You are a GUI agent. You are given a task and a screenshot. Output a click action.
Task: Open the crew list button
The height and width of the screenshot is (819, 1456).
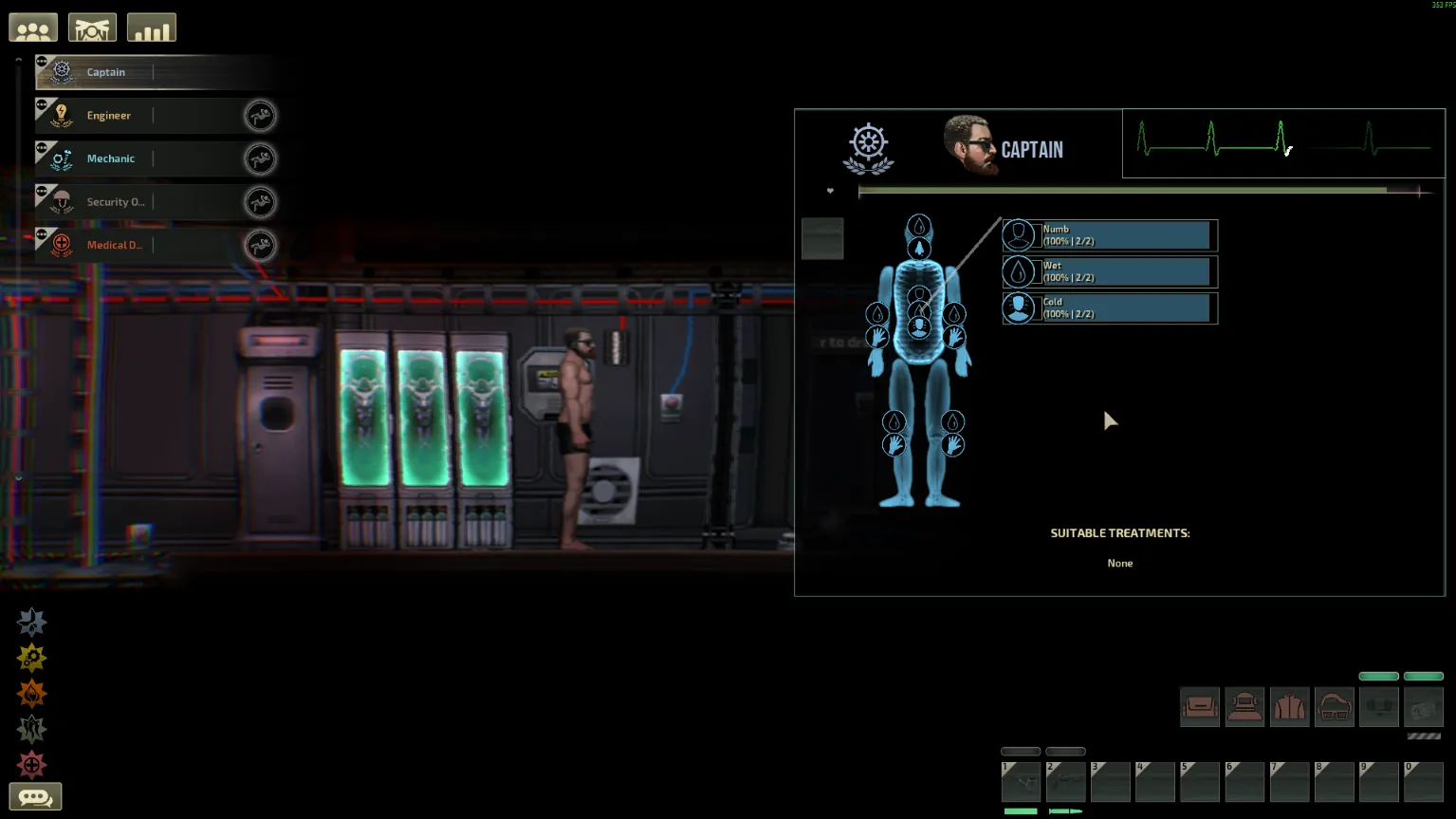point(33,28)
